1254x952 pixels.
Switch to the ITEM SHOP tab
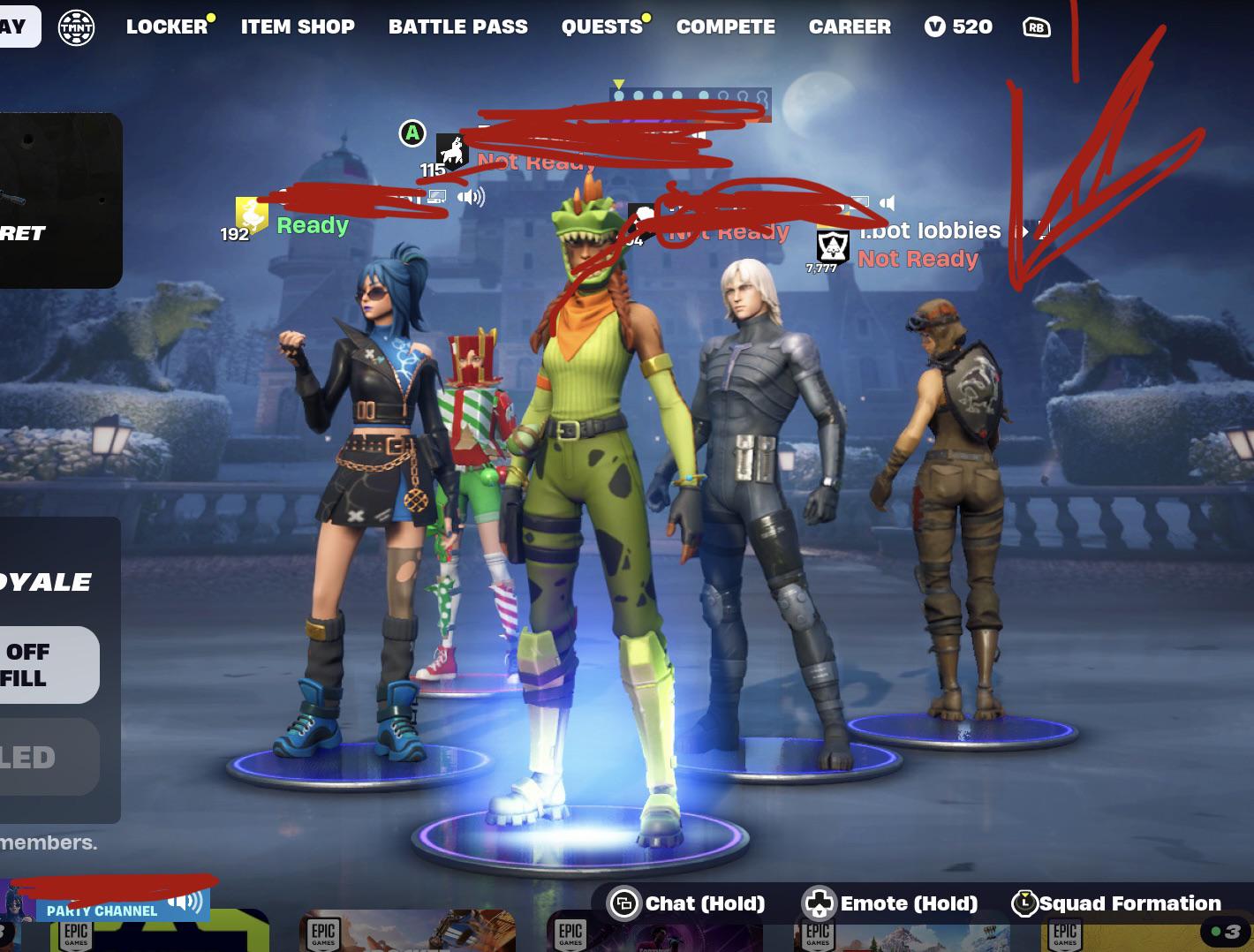(x=298, y=26)
